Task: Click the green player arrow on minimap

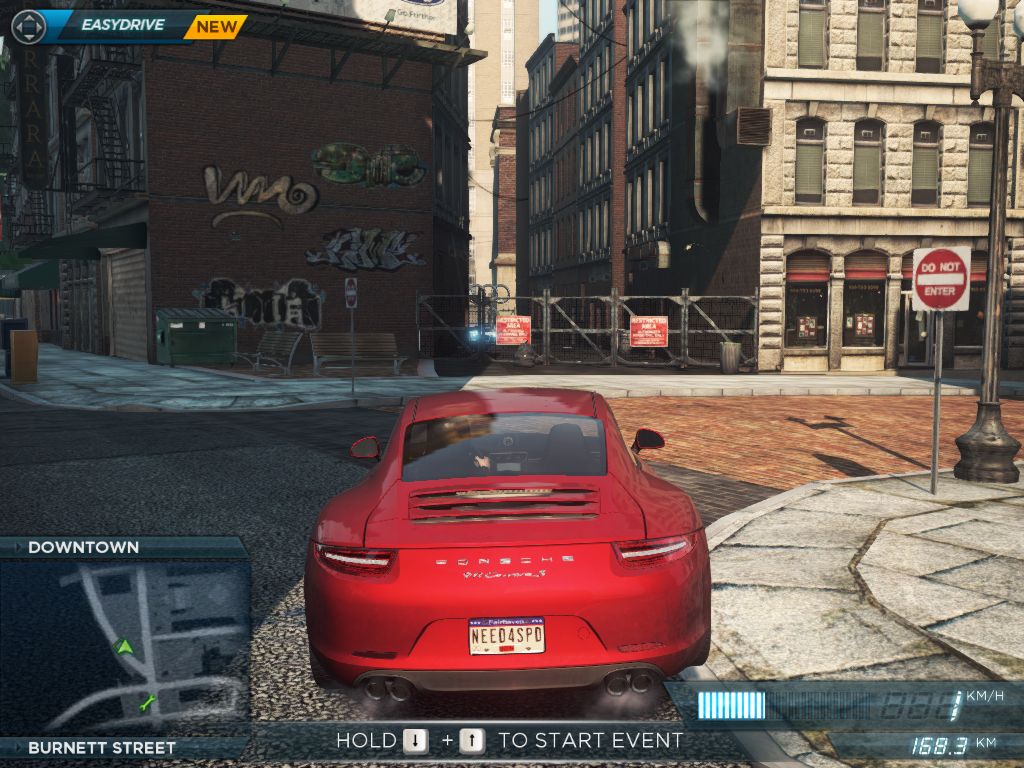Action: pos(124,647)
